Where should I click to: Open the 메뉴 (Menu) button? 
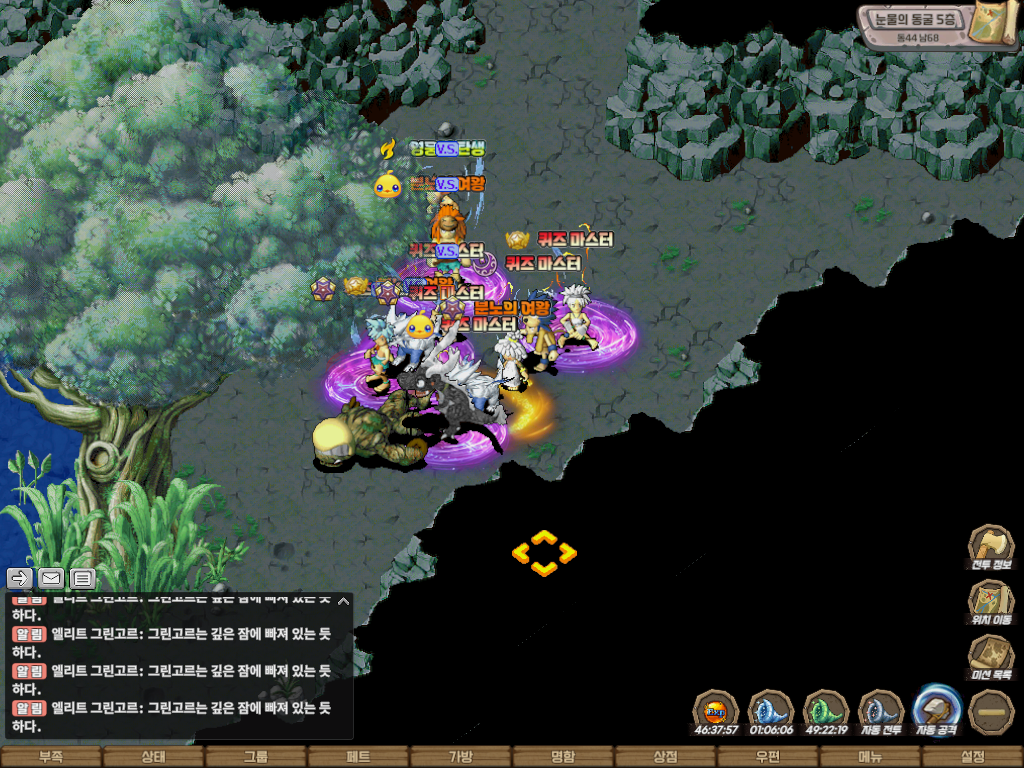(870, 757)
